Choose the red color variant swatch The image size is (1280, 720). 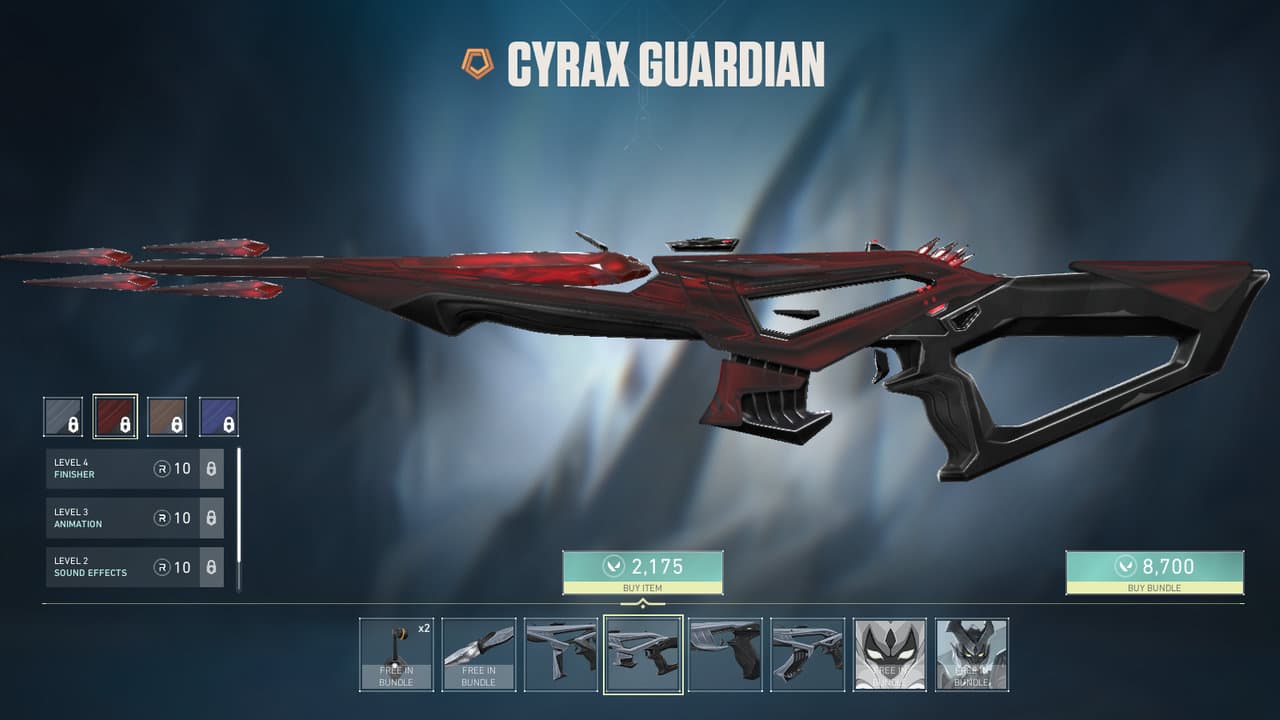pos(115,417)
